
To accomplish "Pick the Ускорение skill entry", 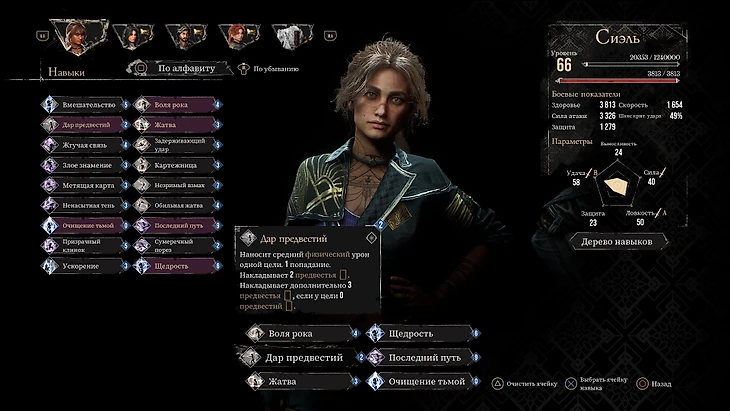I will pos(87,266).
